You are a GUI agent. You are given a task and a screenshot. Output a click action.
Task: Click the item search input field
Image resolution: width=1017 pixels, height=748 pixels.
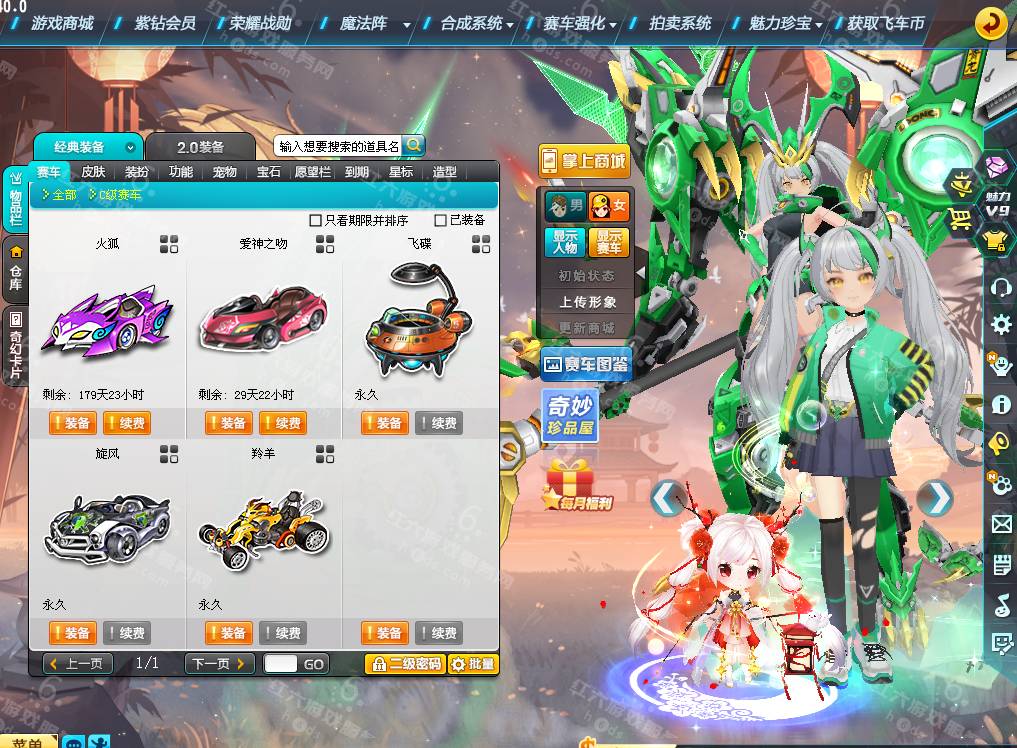pyautogui.click(x=338, y=146)
